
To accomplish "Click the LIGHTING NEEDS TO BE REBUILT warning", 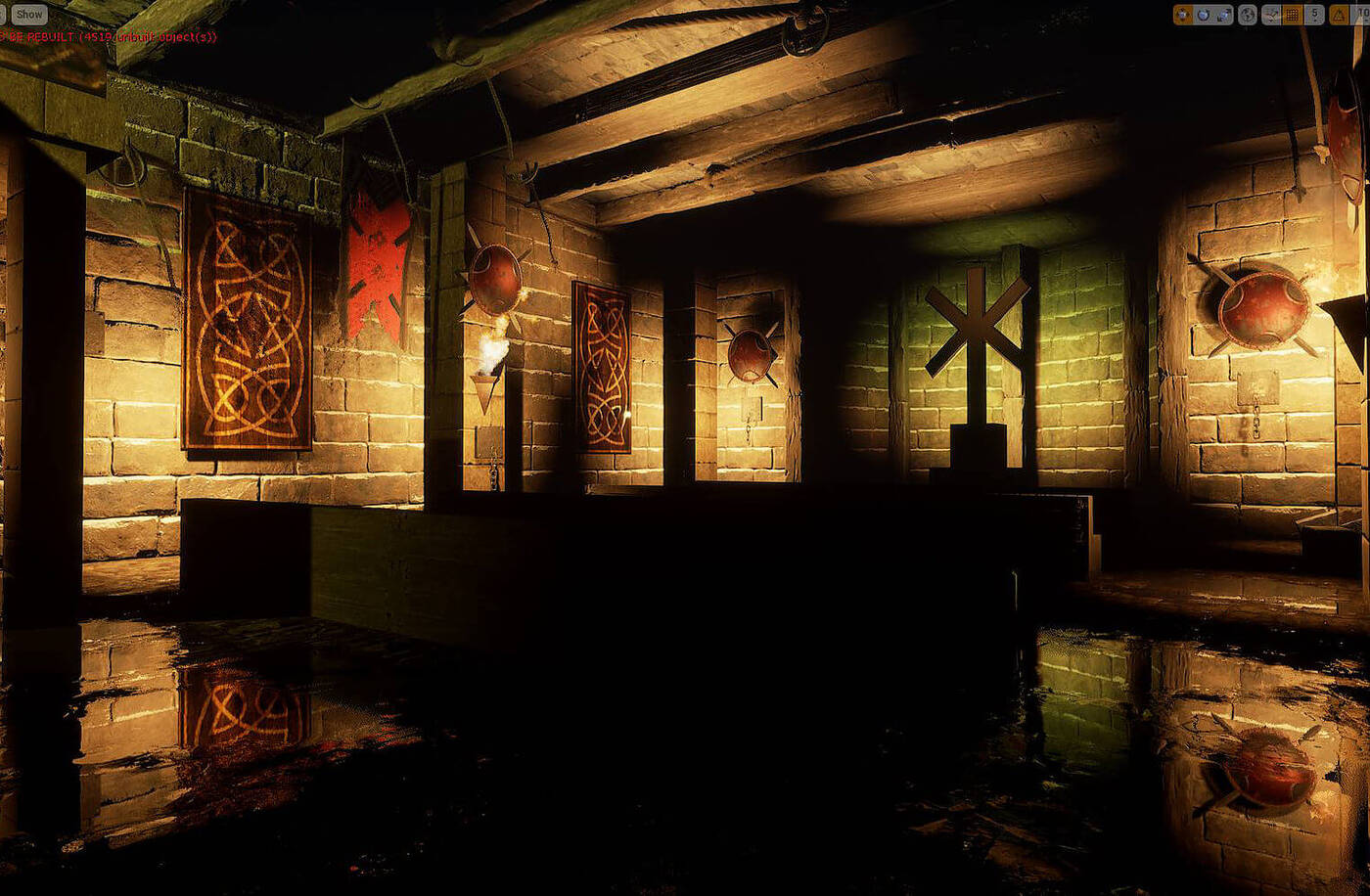I will pos(59,36).
